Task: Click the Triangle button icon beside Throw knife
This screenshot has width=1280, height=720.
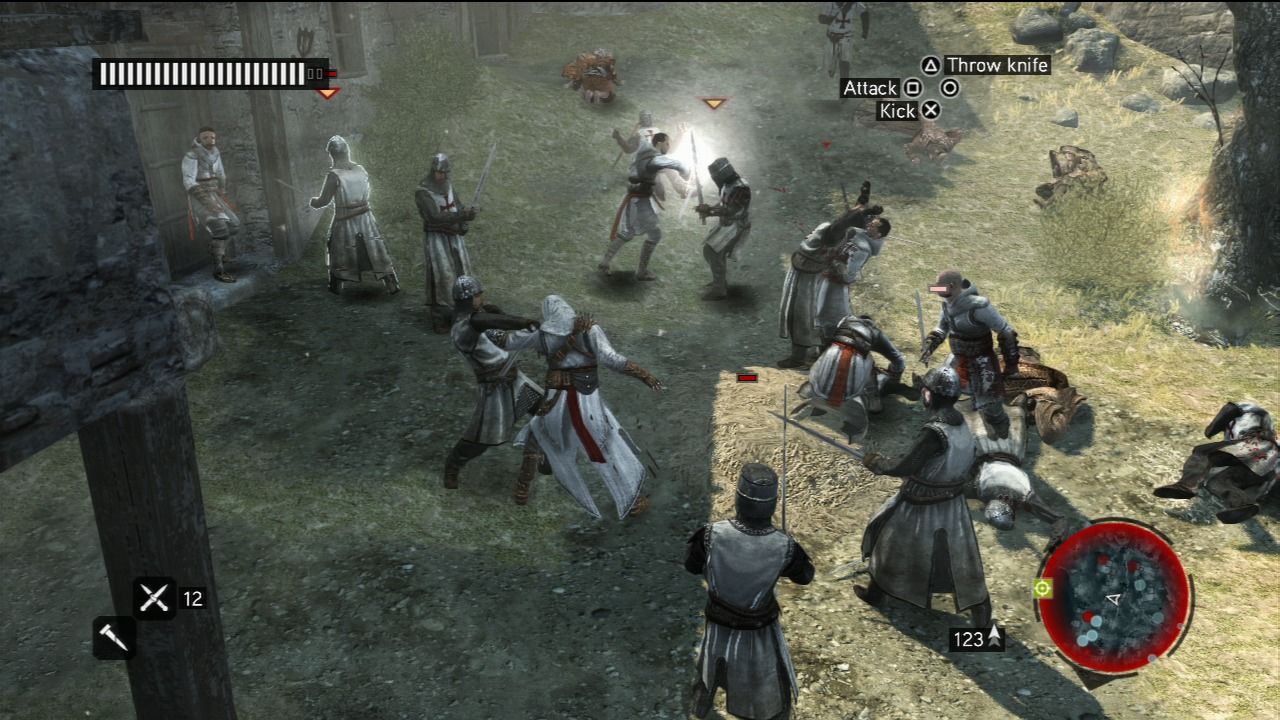Action: coord(931,67)
